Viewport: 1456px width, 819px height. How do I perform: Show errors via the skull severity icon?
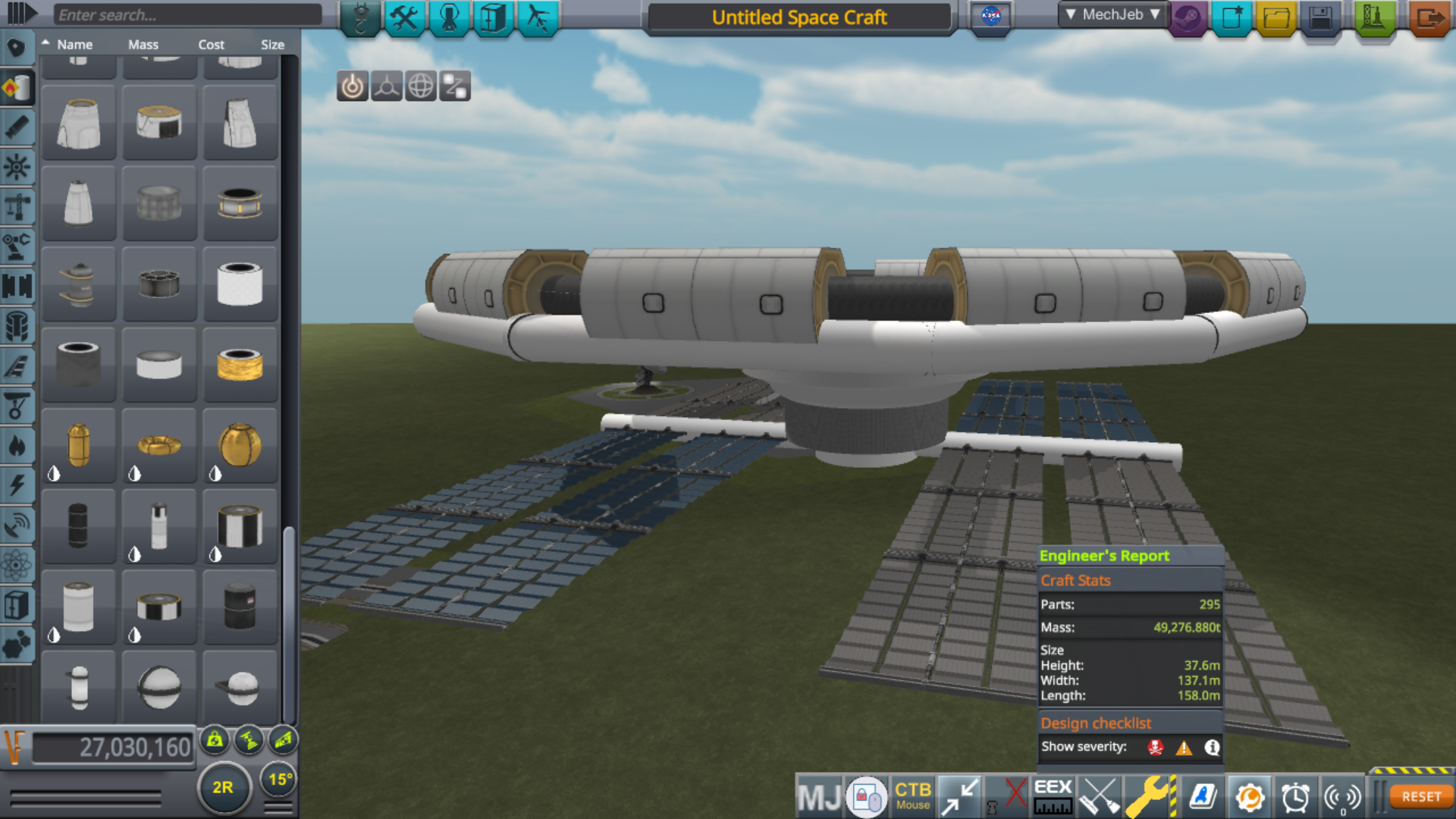click(x=1153, y=747)
